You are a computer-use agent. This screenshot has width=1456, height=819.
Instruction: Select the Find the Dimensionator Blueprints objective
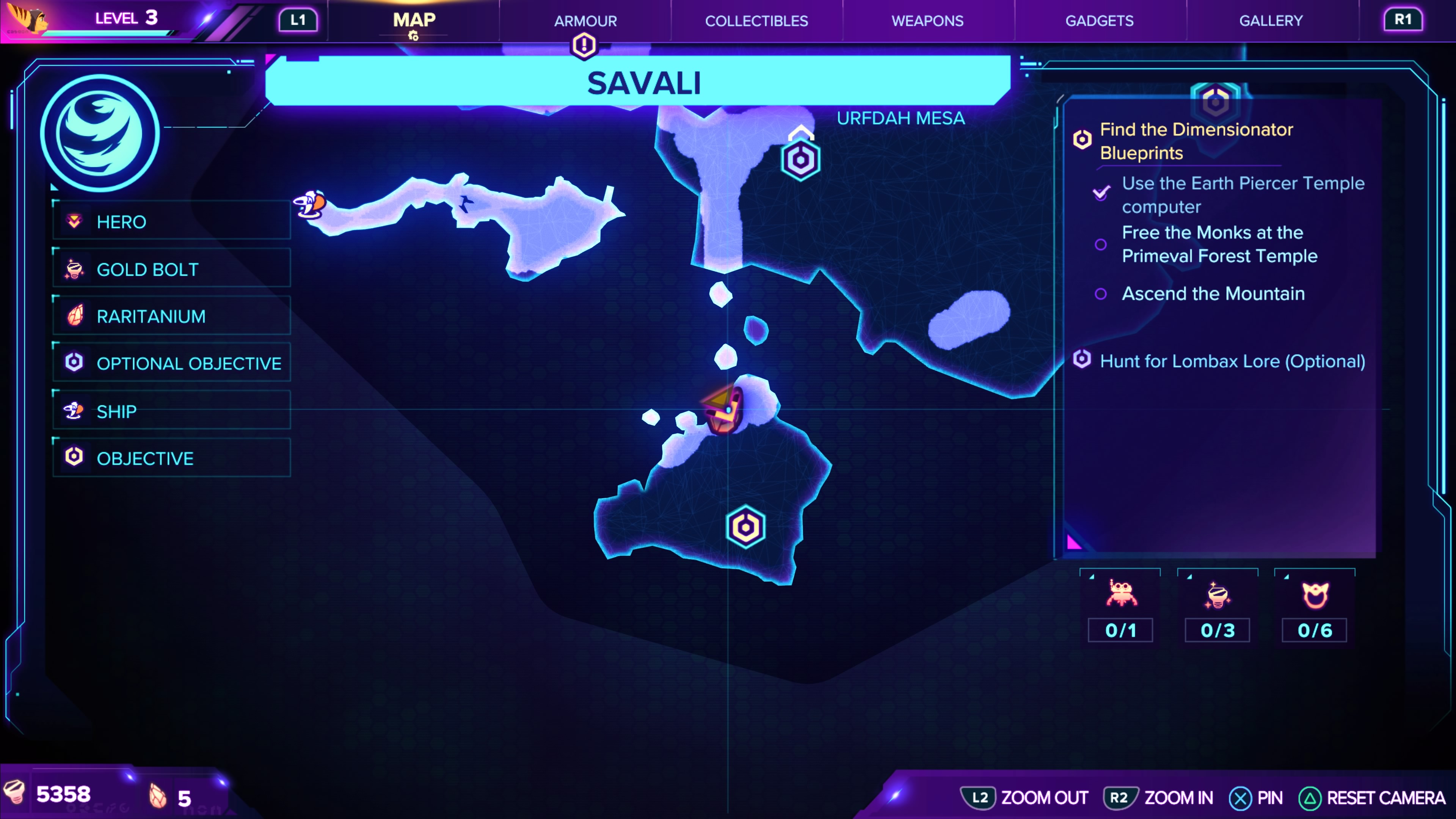pyautogui.click(x=1196, y=141)
